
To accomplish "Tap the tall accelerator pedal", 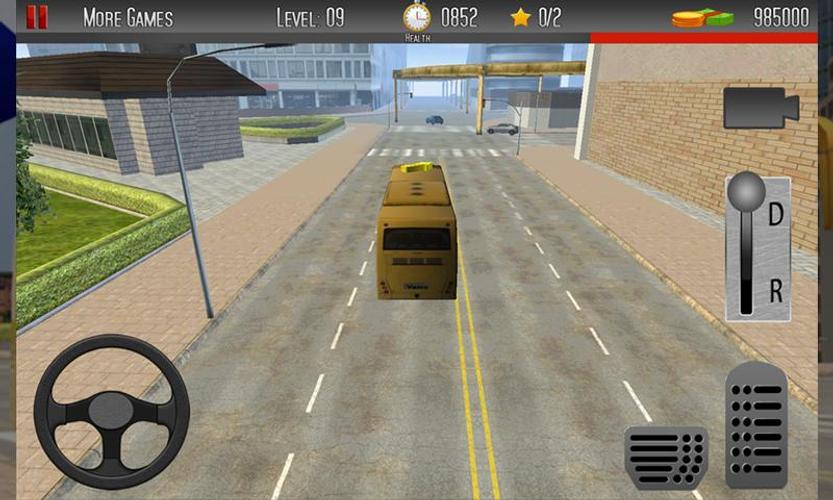I will point(756,425).
